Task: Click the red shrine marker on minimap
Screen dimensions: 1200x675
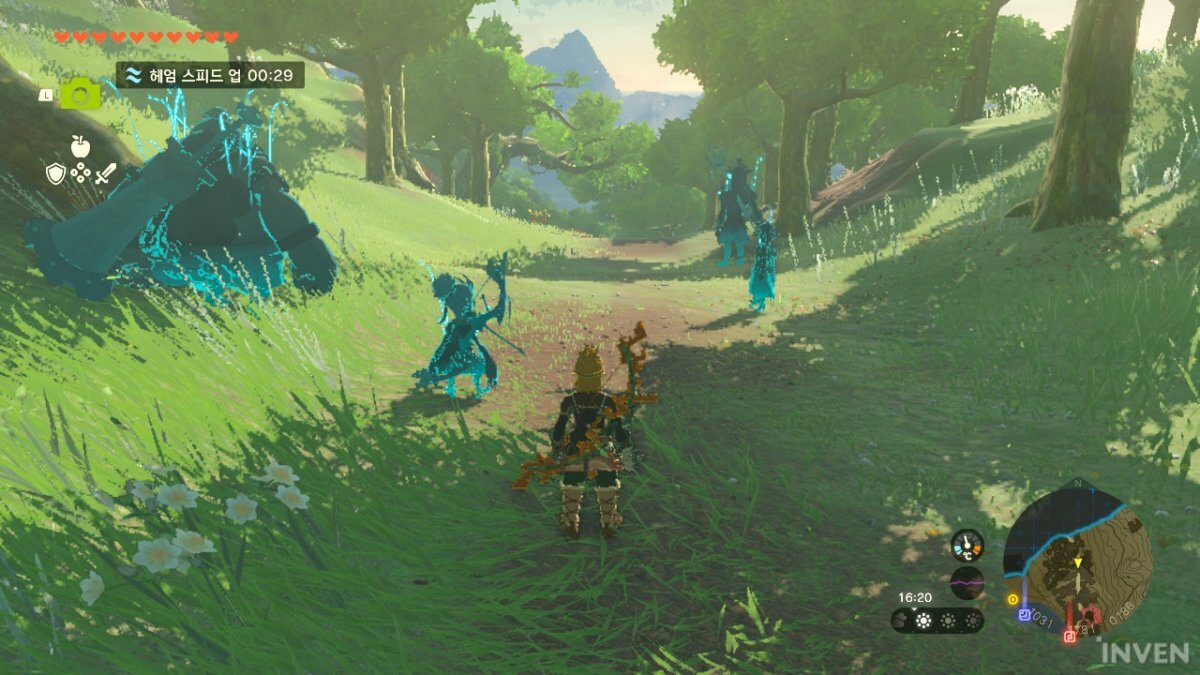Action: point(1069,634)
